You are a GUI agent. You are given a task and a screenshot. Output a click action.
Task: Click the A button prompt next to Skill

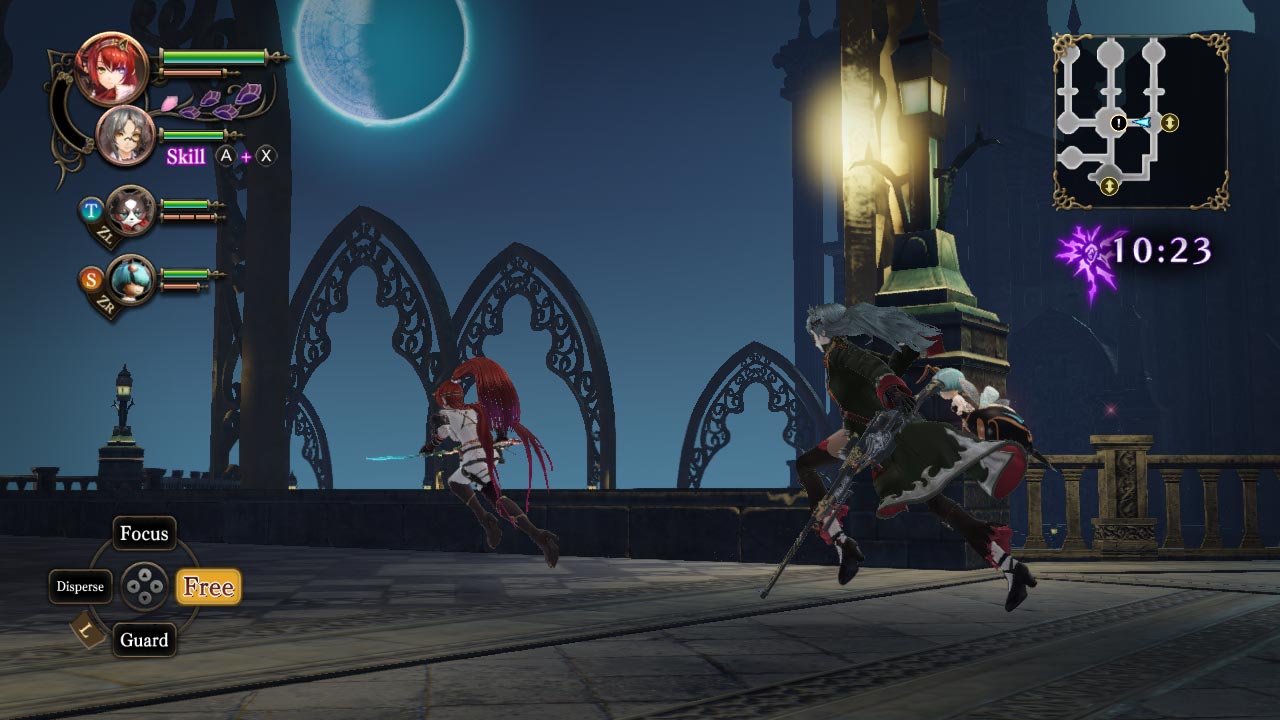[x=227, y=155]
